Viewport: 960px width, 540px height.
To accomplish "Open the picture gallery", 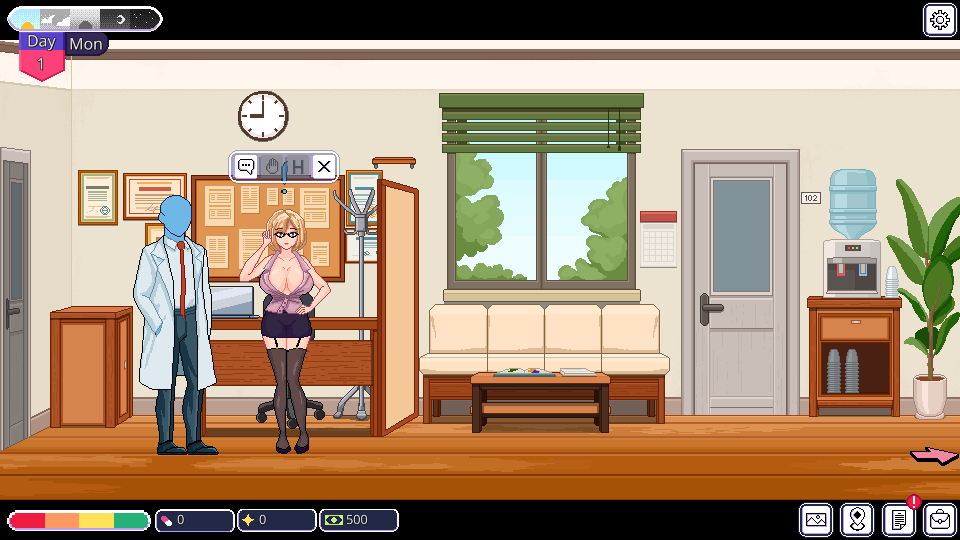I will coord(816,520).
